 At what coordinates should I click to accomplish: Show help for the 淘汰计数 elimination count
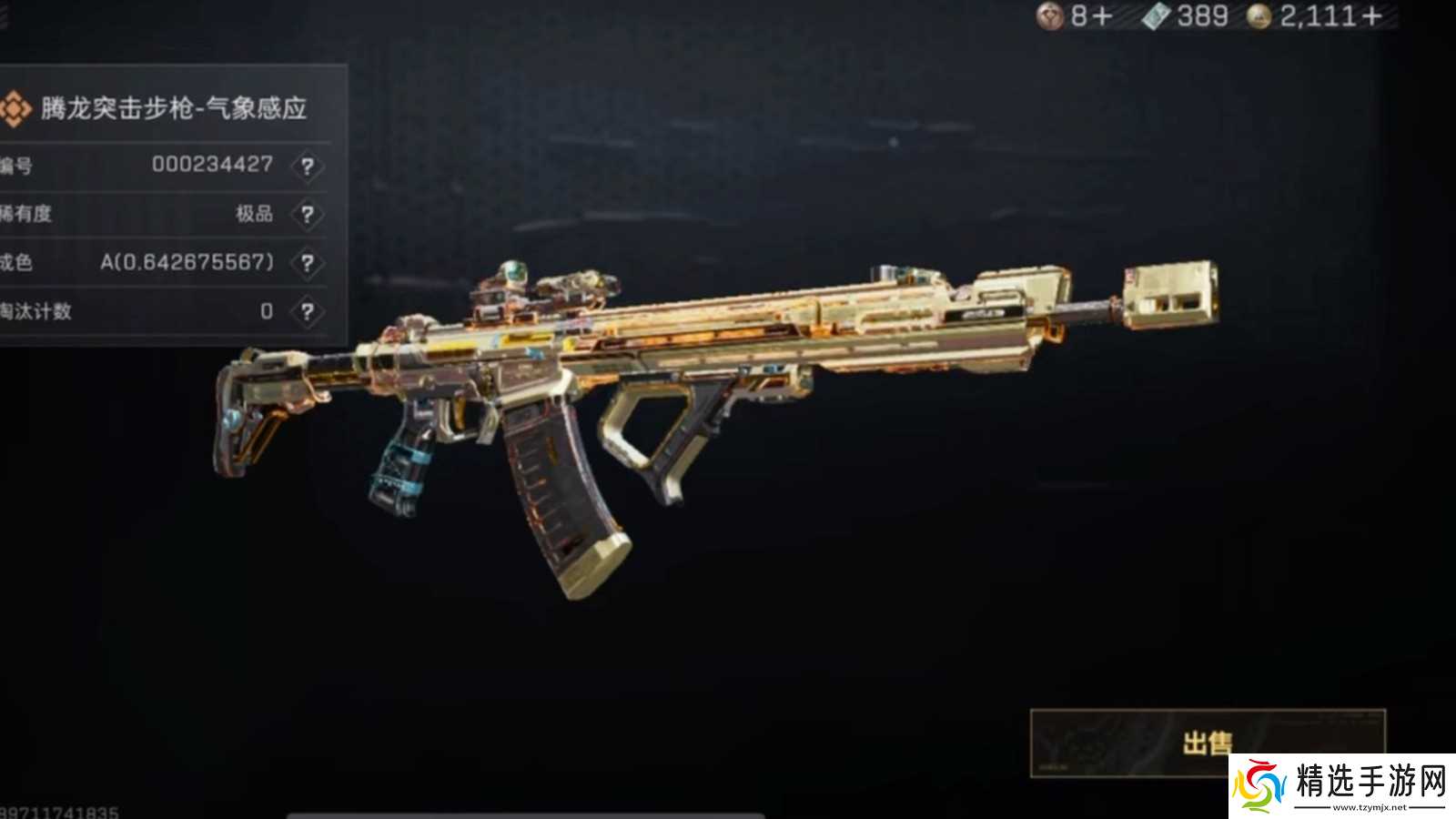(308, 312)
